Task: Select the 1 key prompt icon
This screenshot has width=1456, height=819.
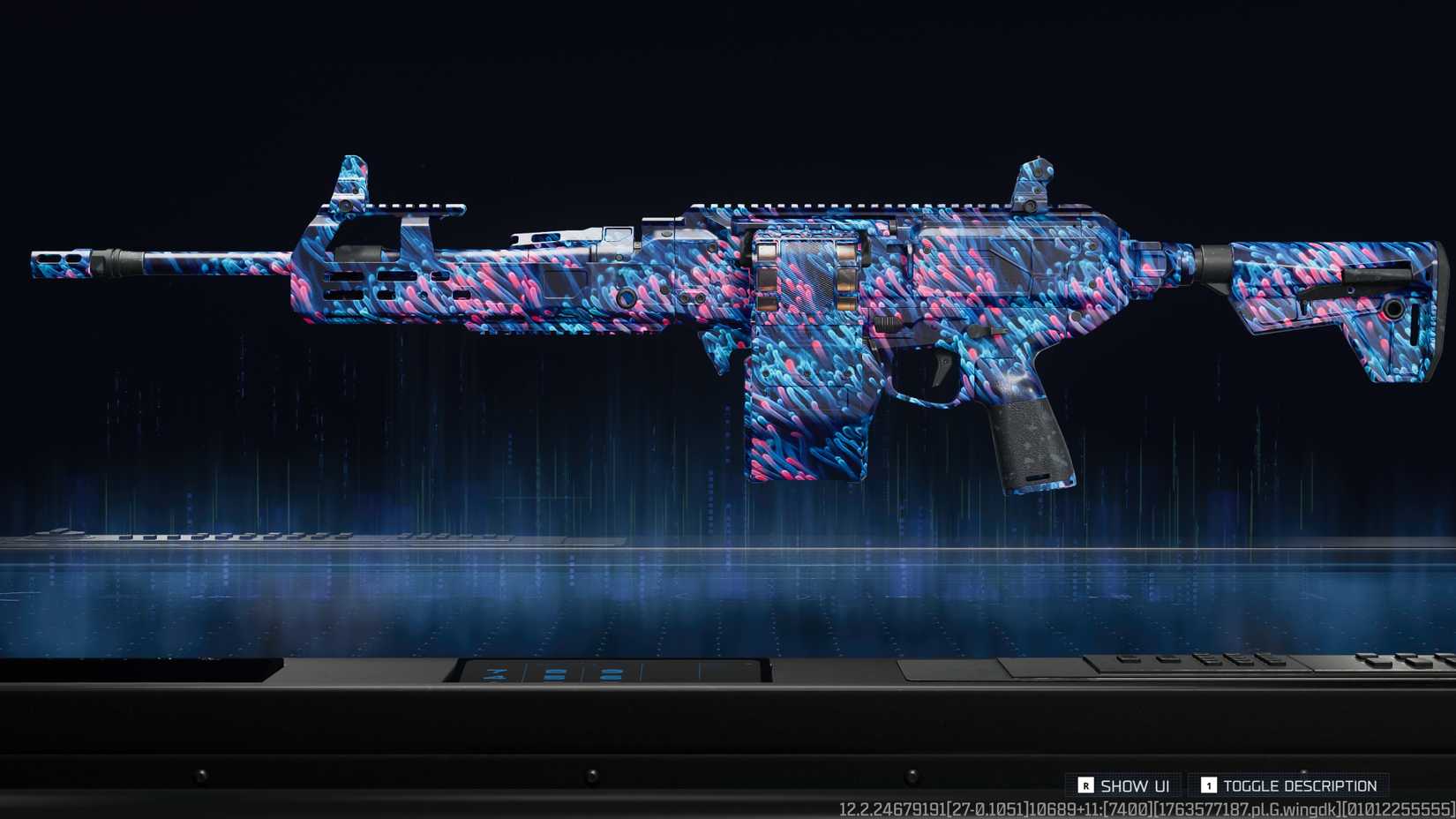Action: tap(1207, 785)
